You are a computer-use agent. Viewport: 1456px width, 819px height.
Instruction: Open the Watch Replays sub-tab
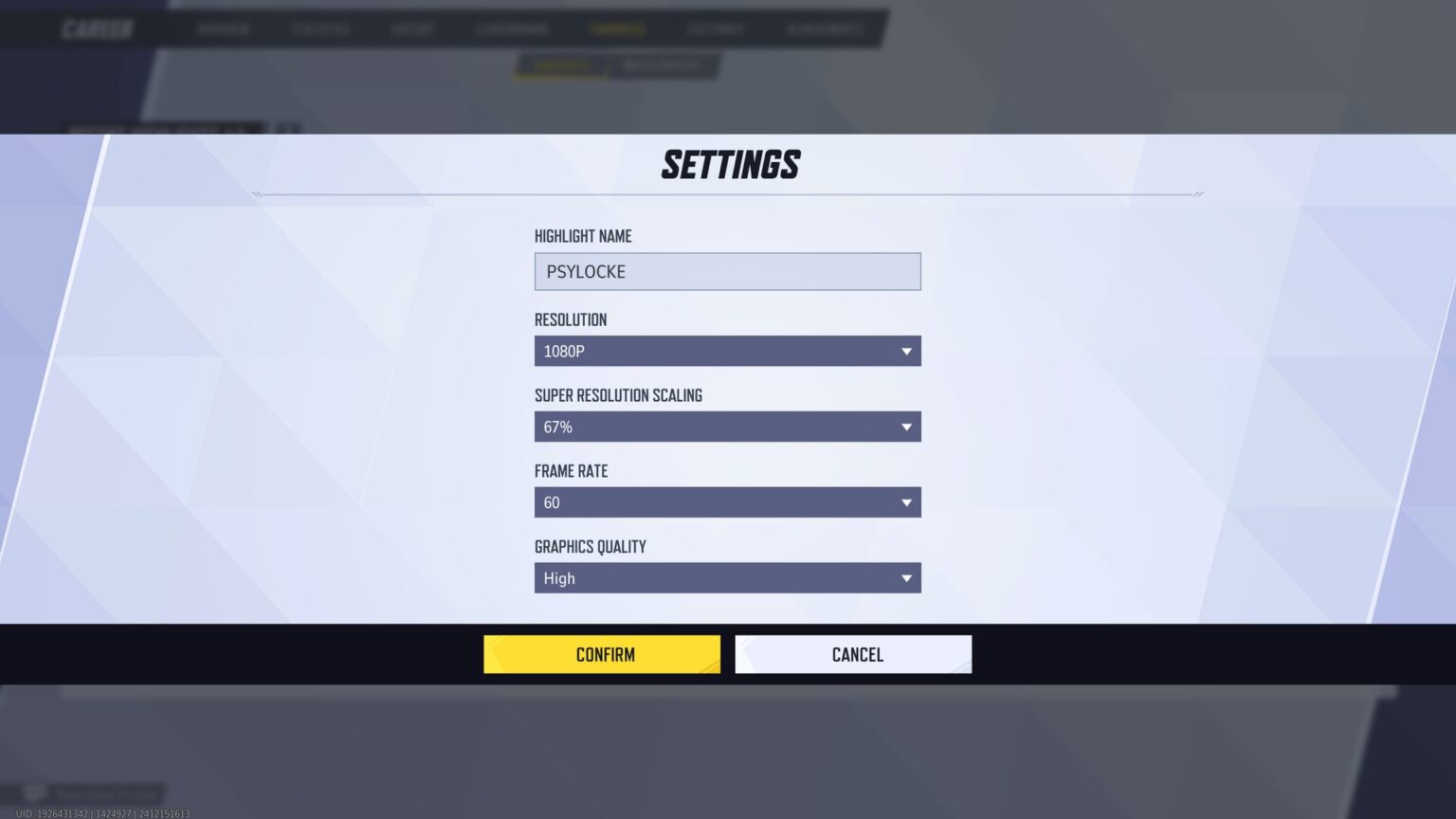[662, 65]
